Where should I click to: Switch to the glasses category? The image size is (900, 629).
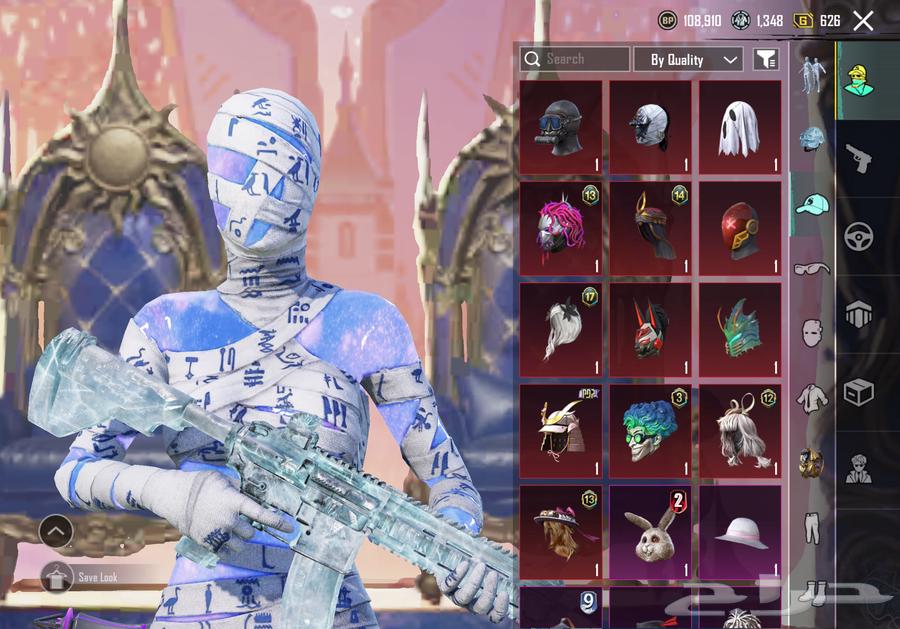(811, 268)
